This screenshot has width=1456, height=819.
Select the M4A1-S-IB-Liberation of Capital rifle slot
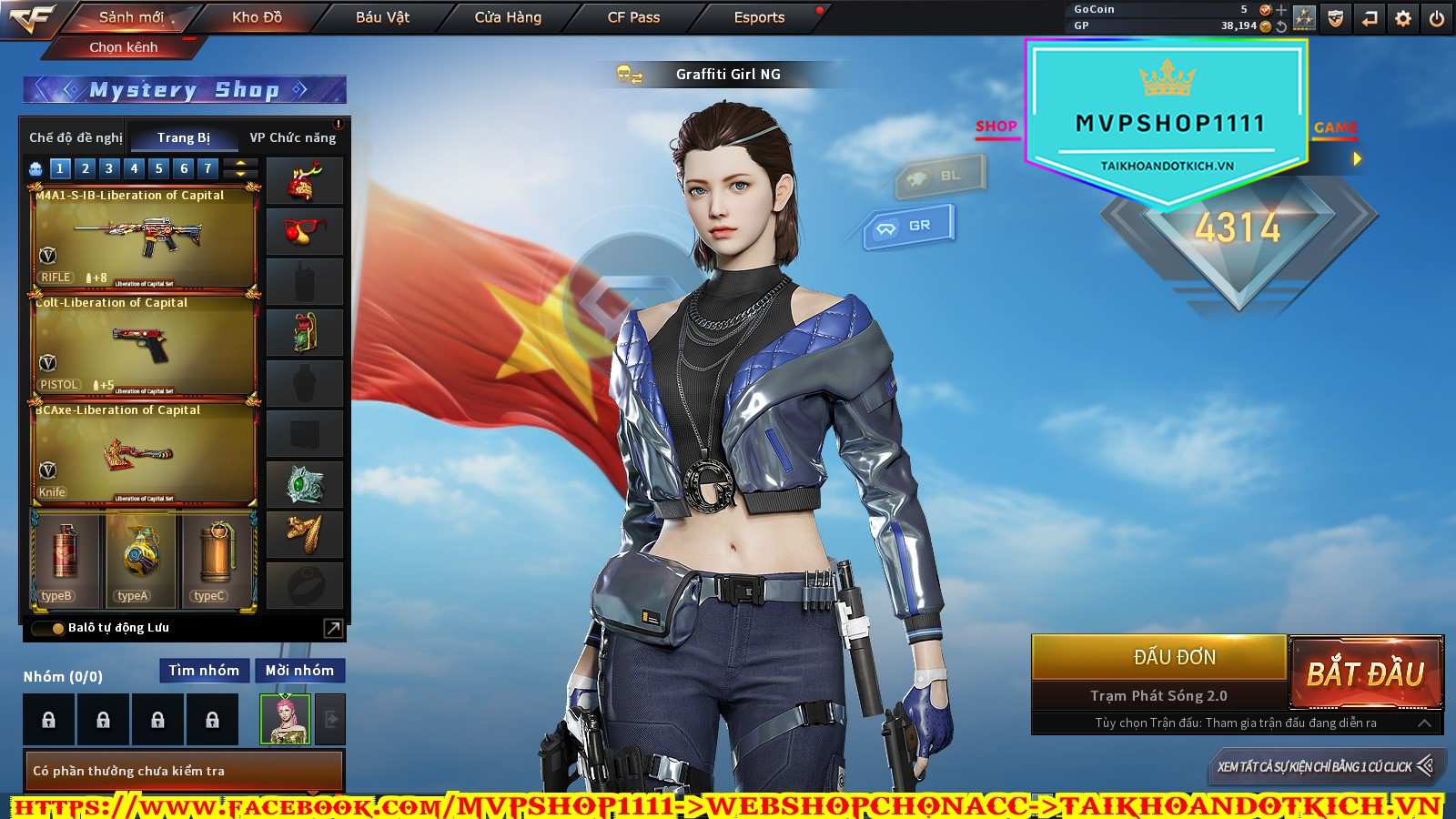tap(145, 238)
